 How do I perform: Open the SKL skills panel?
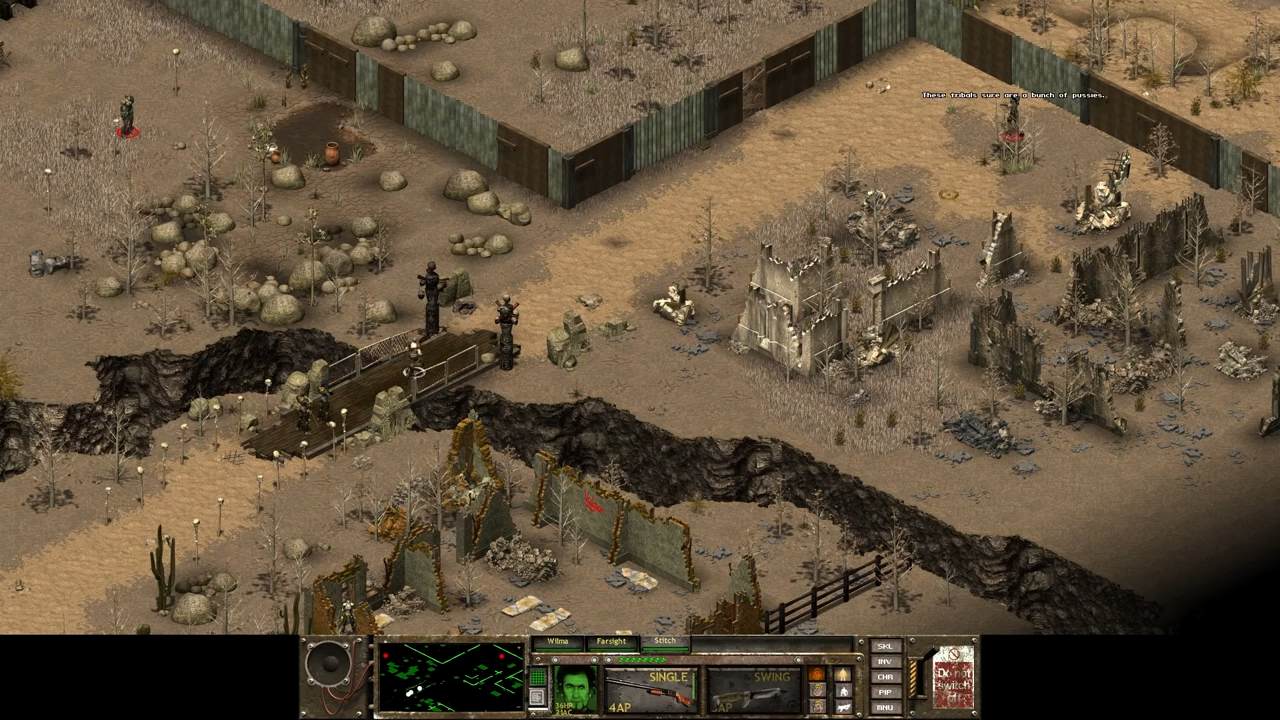(884, 647)
